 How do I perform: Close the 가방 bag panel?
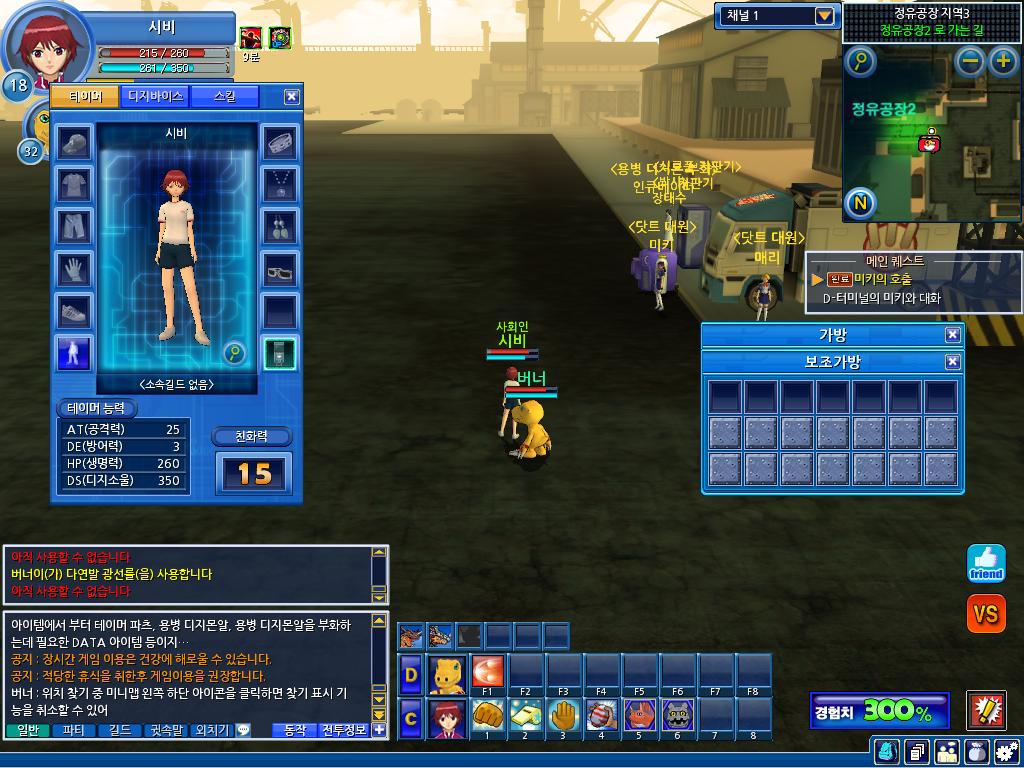coord(952,335)
